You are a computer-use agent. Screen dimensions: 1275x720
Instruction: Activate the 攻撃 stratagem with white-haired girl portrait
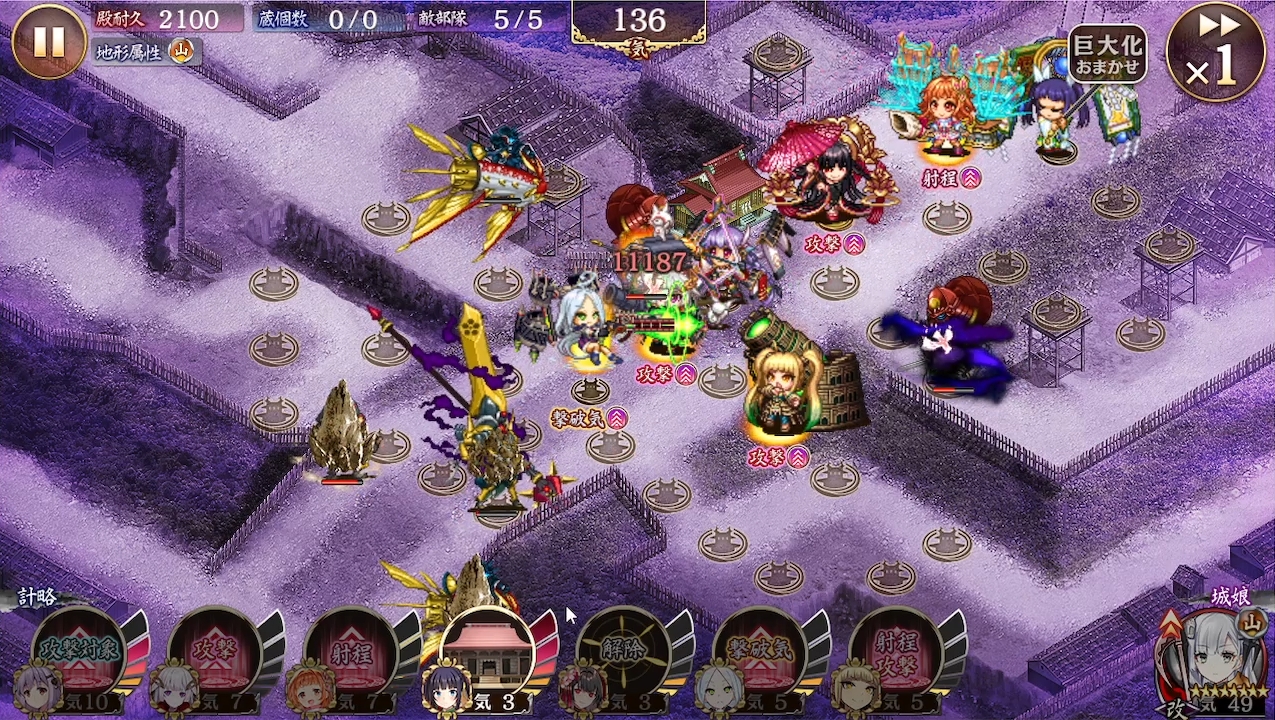(x=214, y=652)
